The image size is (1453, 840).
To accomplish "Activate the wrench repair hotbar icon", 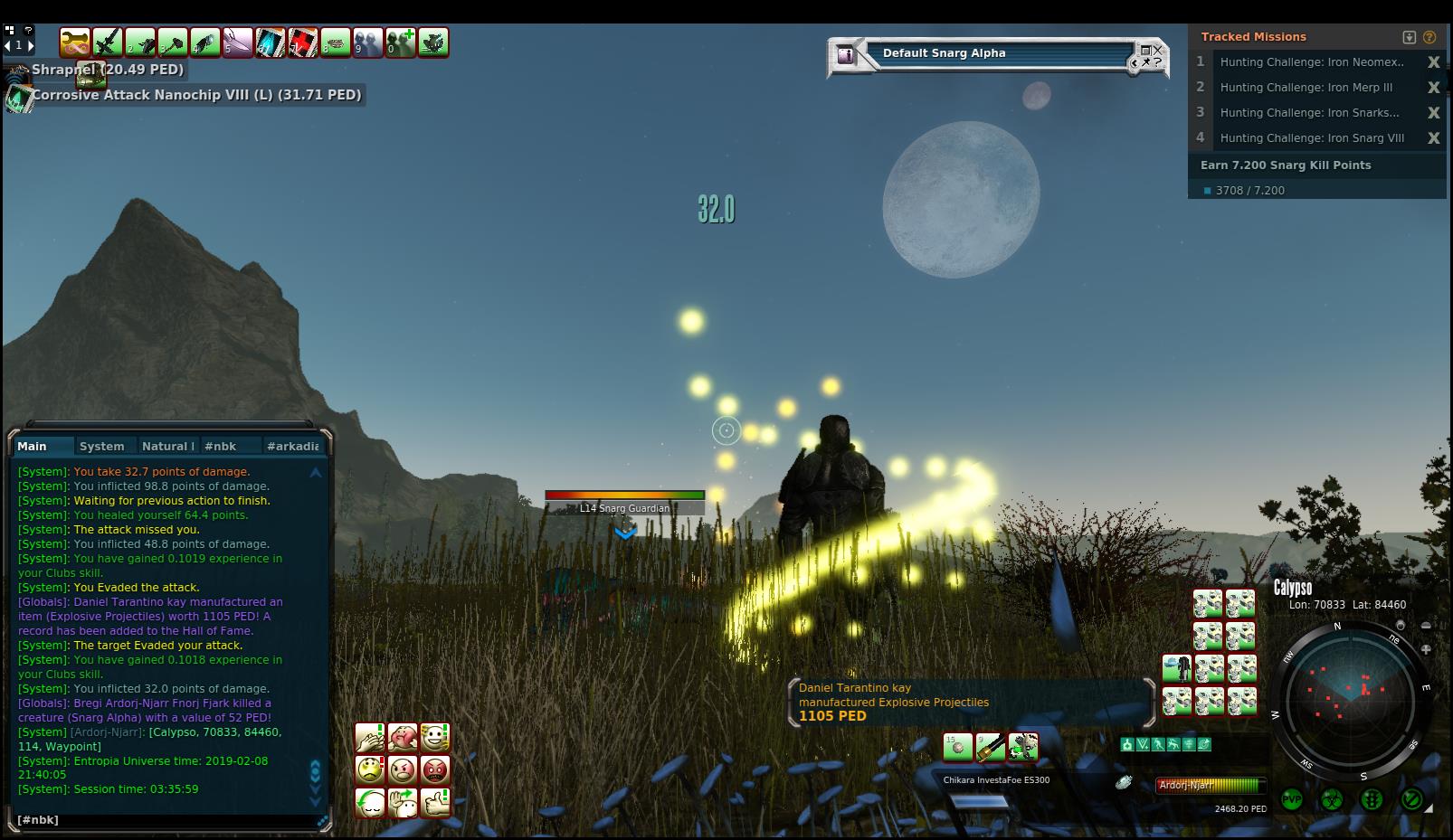I will pos(74,42).
